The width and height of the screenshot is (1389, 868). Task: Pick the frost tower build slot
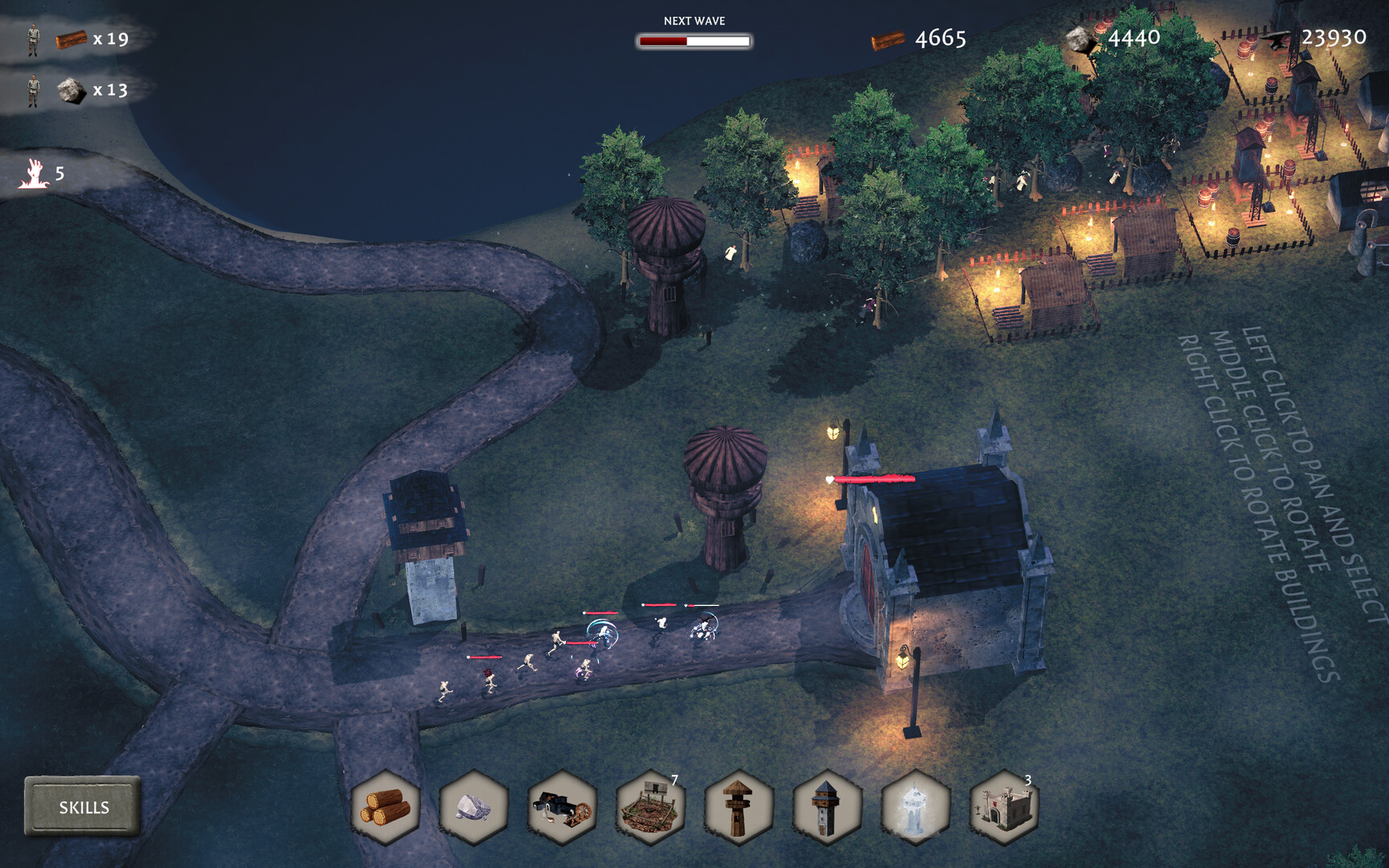pos(916,807)
